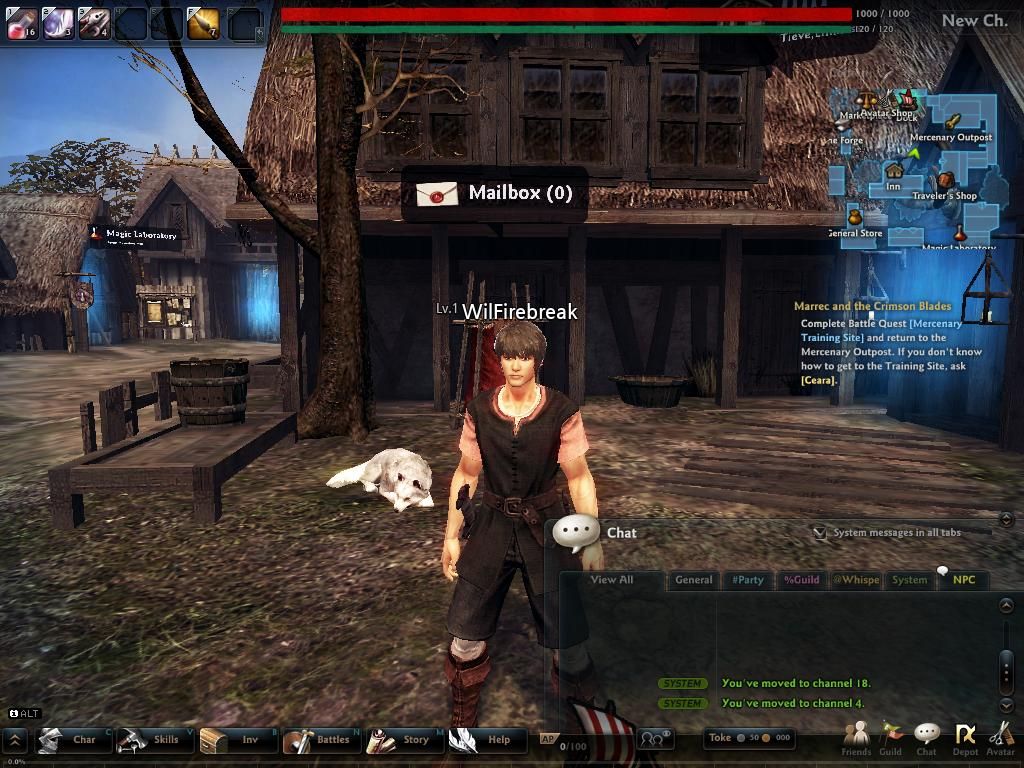Image resolution: width=1024 pixels, height=768 pixels.
Task: Switch to the %Guild chat tab
Action: tap(801, 580)
